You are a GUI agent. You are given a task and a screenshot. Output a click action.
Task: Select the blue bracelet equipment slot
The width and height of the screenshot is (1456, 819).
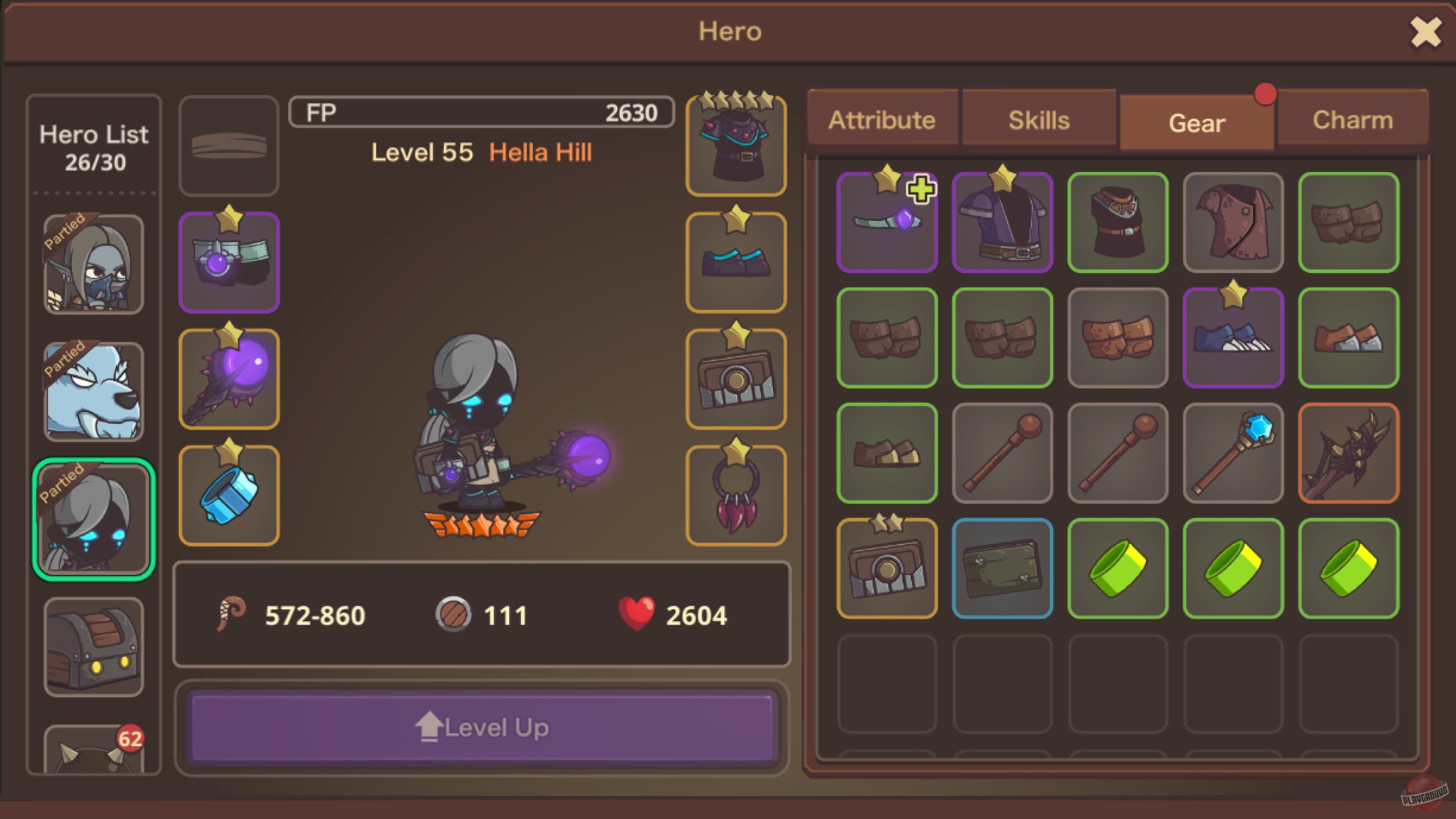[228, 493]
